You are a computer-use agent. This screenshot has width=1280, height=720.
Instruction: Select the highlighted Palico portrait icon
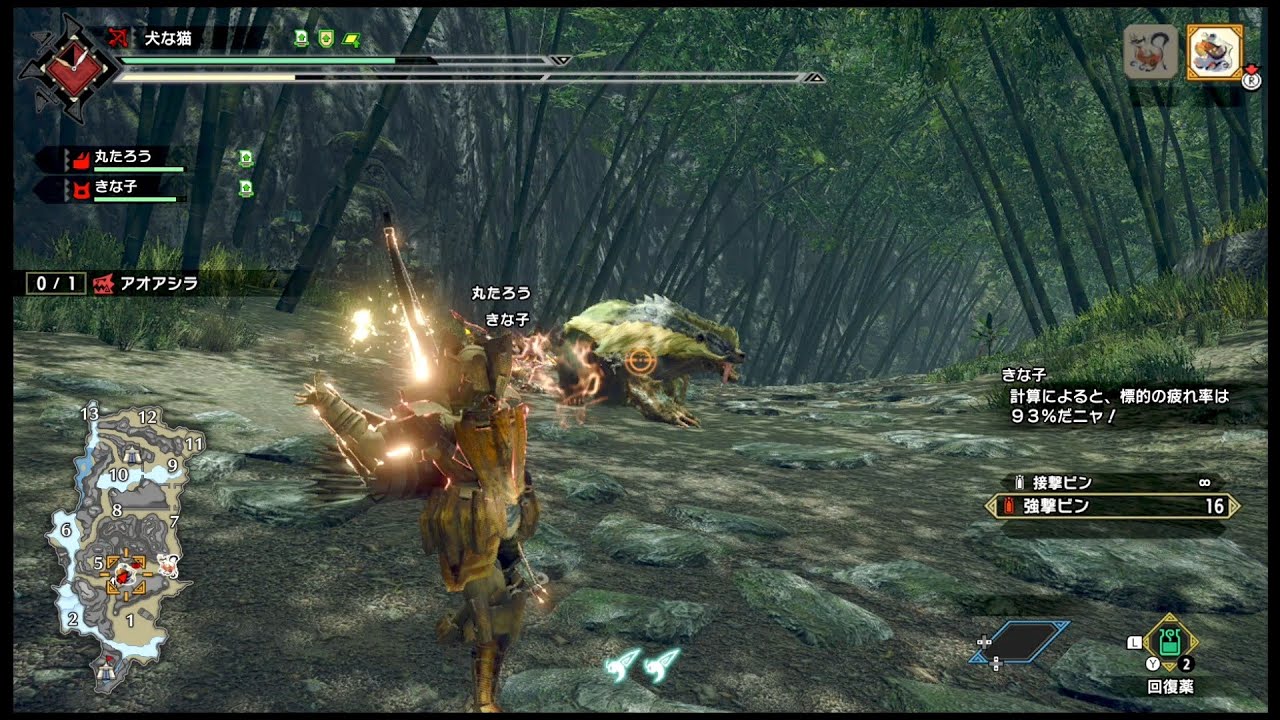pyautogui.click(x=1214, y=52)
